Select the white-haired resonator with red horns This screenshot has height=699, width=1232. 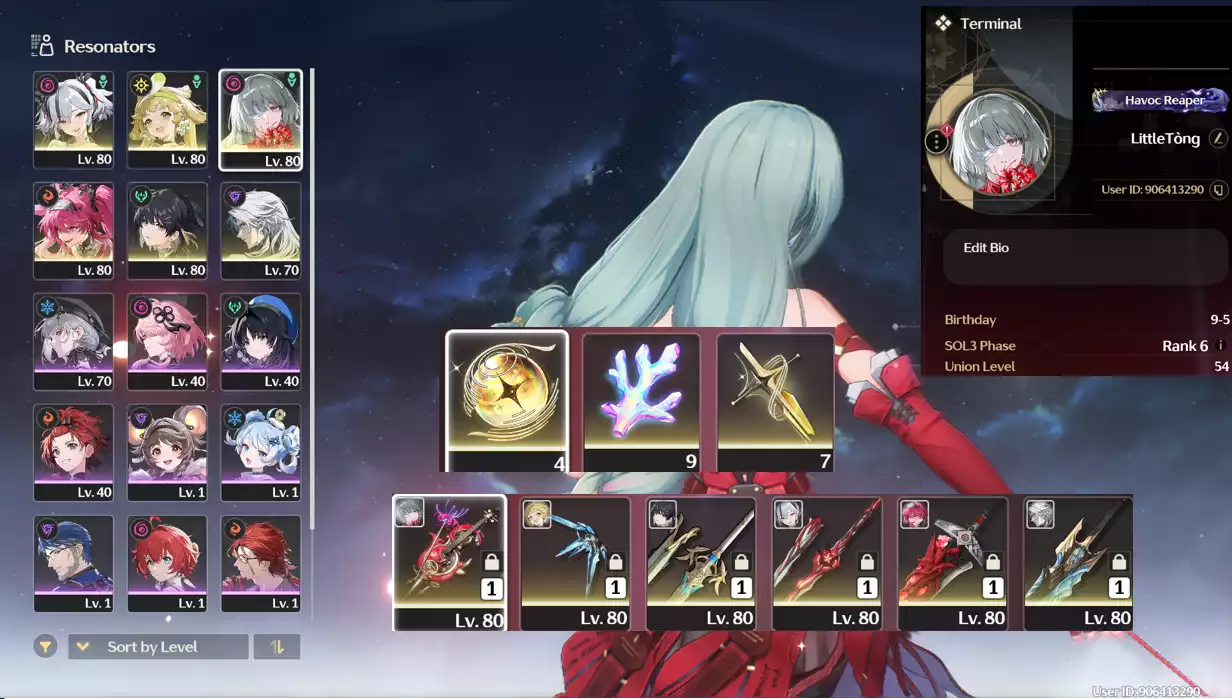pos(73,118)
